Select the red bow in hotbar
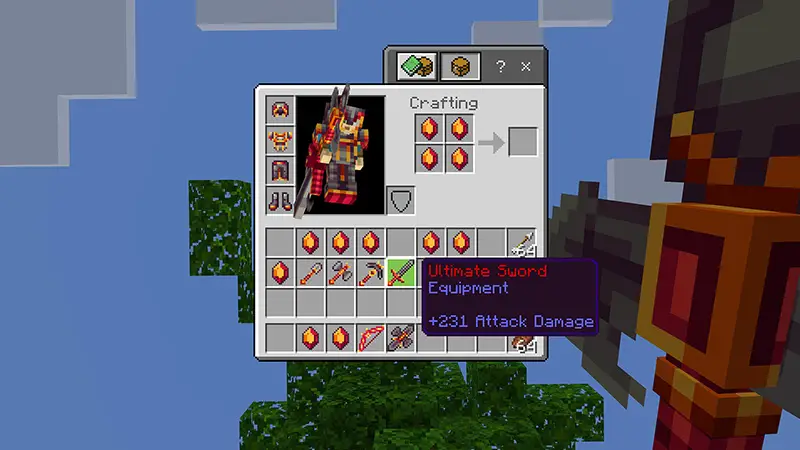800x450 pixels. coord(371,338)
